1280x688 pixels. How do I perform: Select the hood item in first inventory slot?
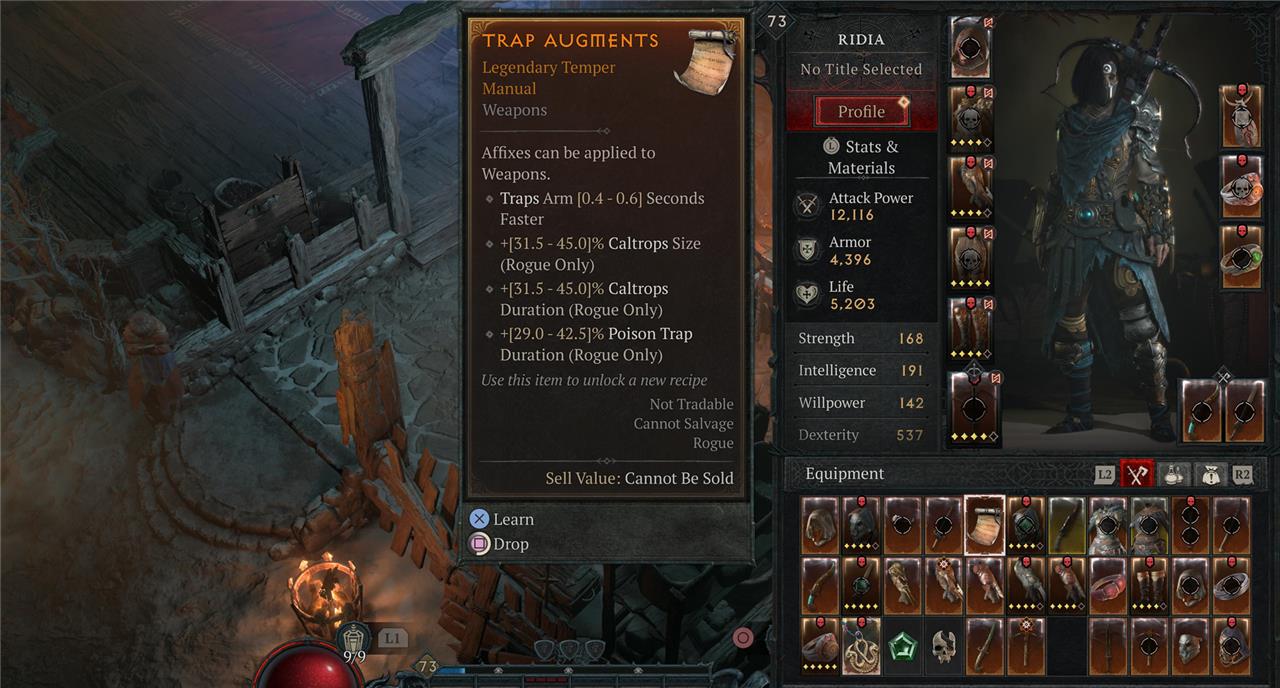820,525
